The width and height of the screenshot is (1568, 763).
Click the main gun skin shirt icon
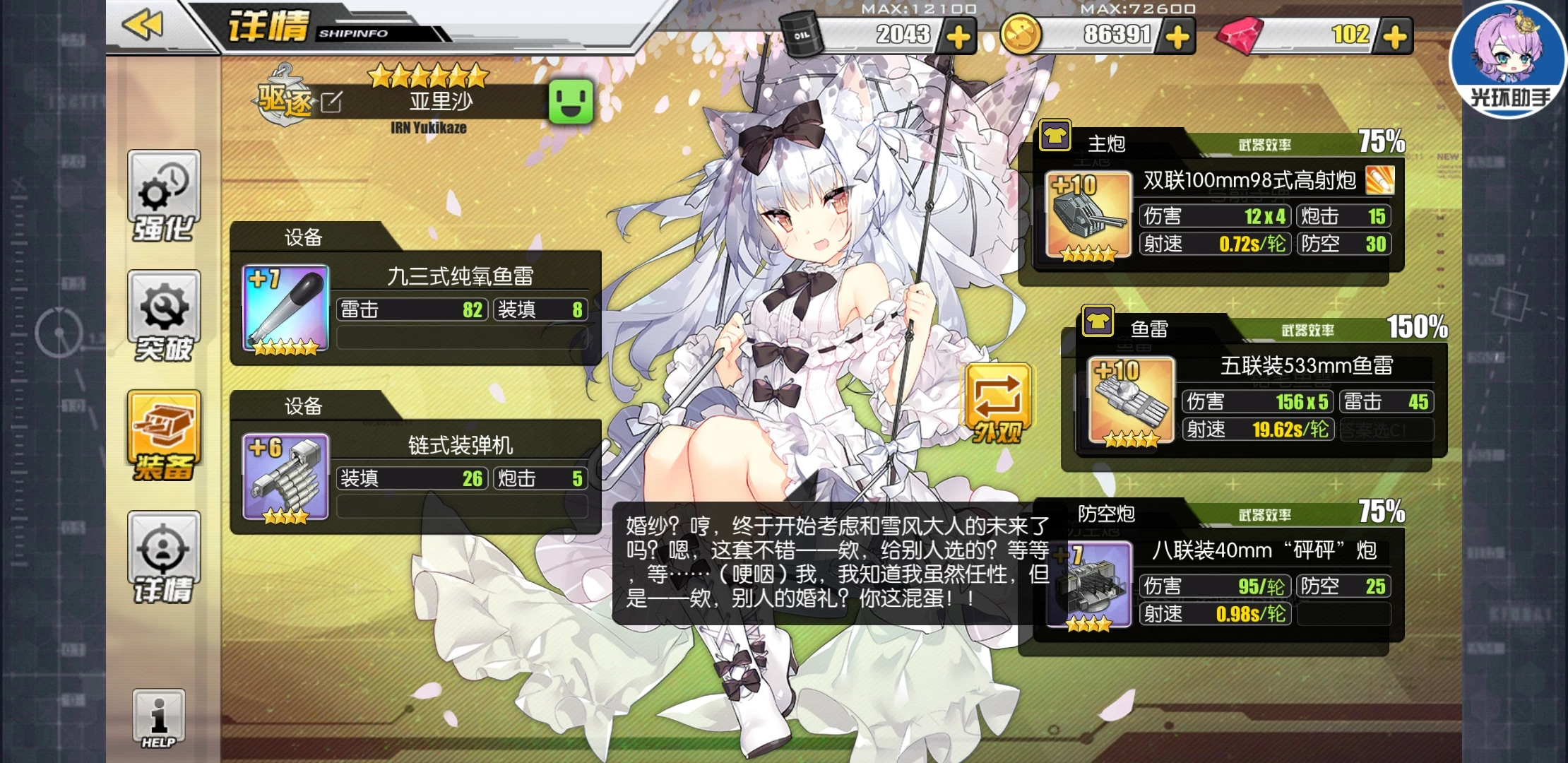(1055, 136)
